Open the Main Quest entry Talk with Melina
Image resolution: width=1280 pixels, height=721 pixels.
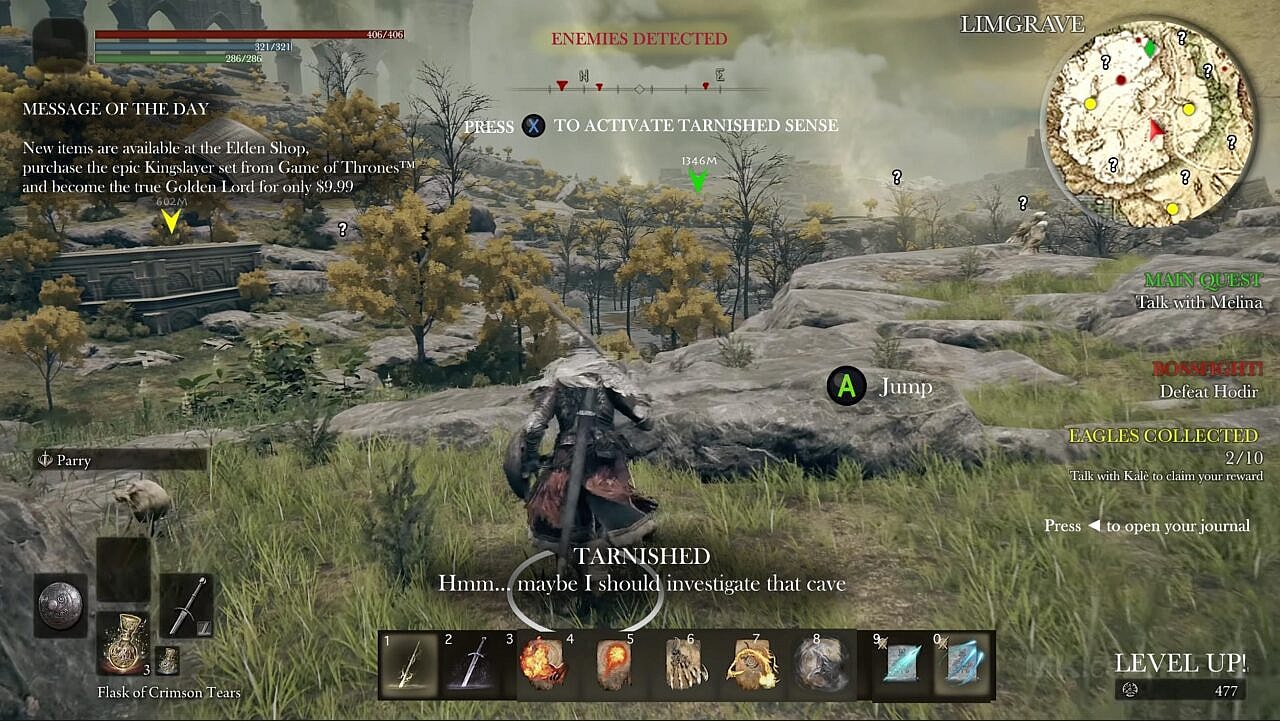coord(1200,301)
